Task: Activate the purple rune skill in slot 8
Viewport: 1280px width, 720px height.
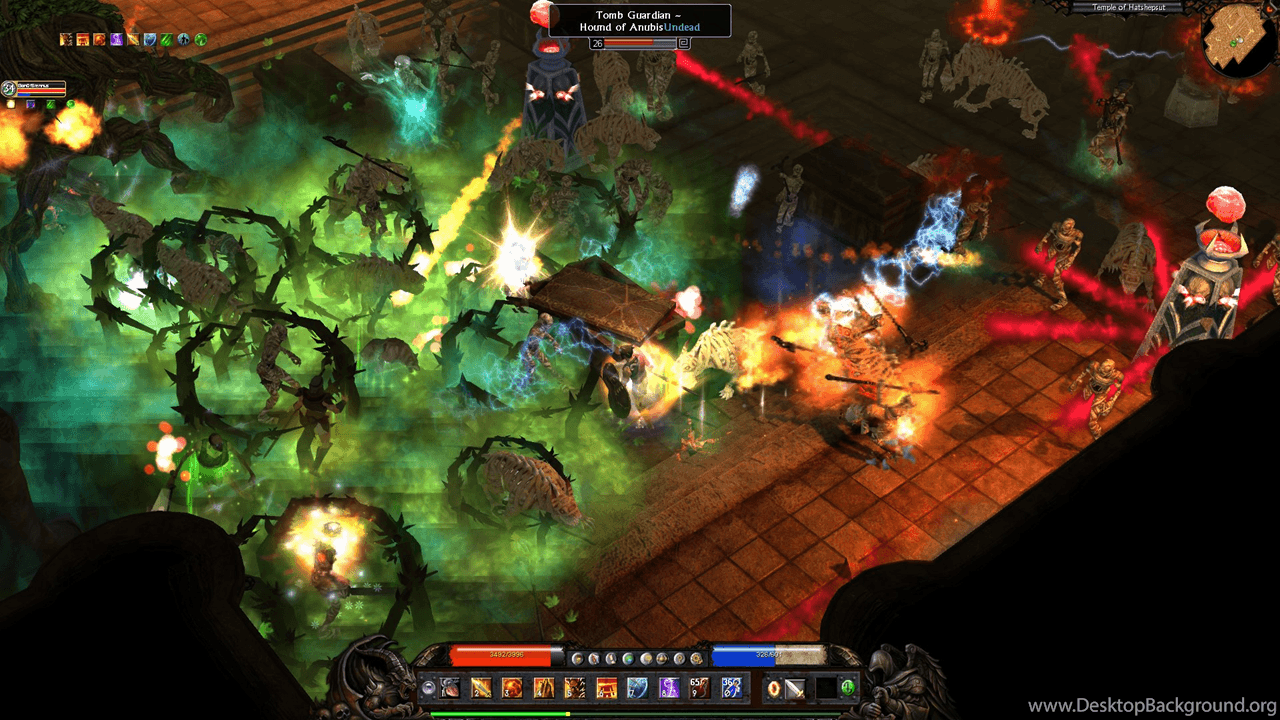Action: point(668,688)
